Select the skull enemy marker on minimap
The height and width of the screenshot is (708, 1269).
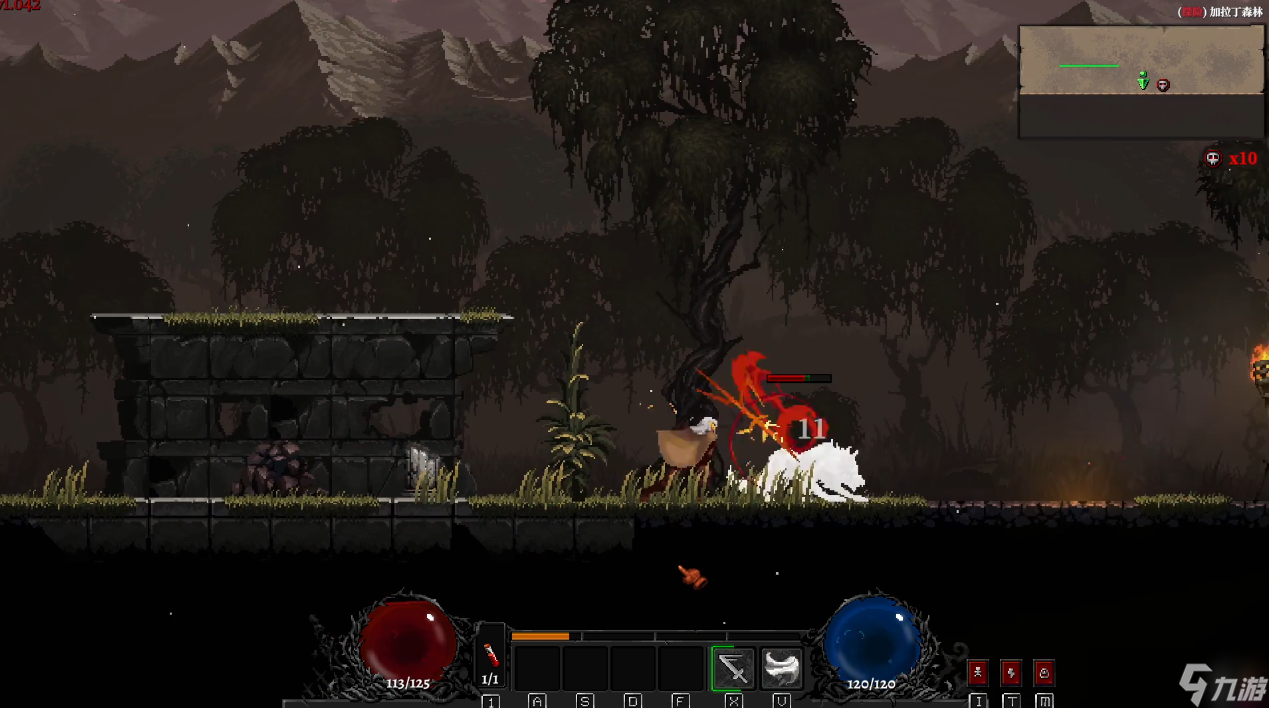tap(1163, 86)
